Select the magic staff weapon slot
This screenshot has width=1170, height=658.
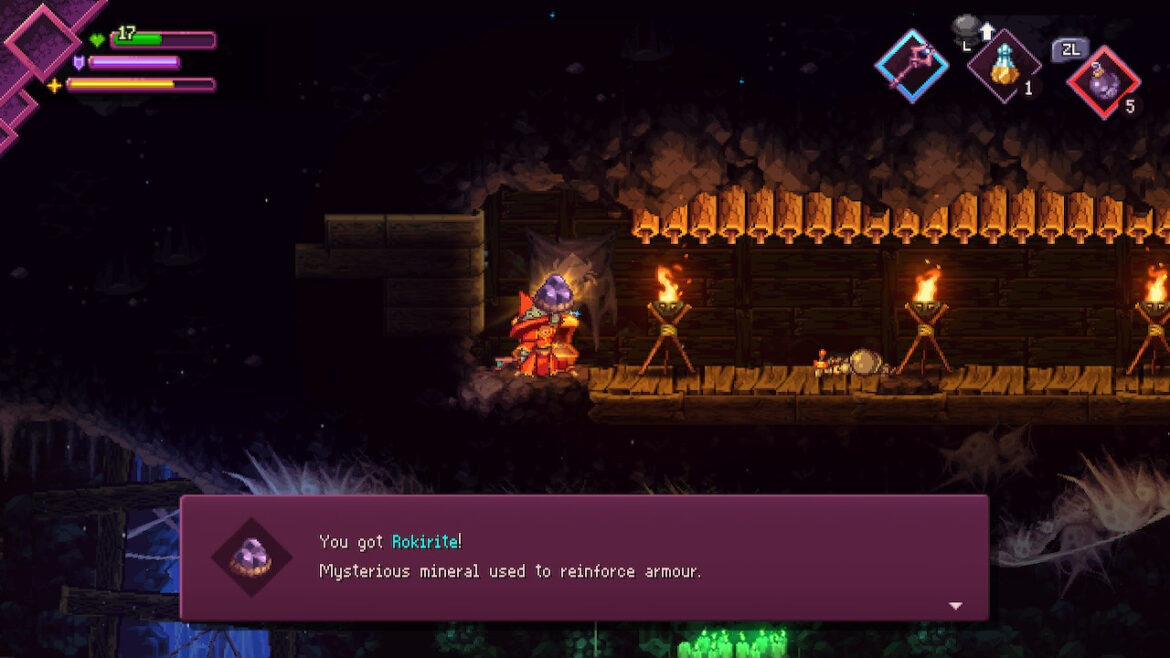[911, 66]
